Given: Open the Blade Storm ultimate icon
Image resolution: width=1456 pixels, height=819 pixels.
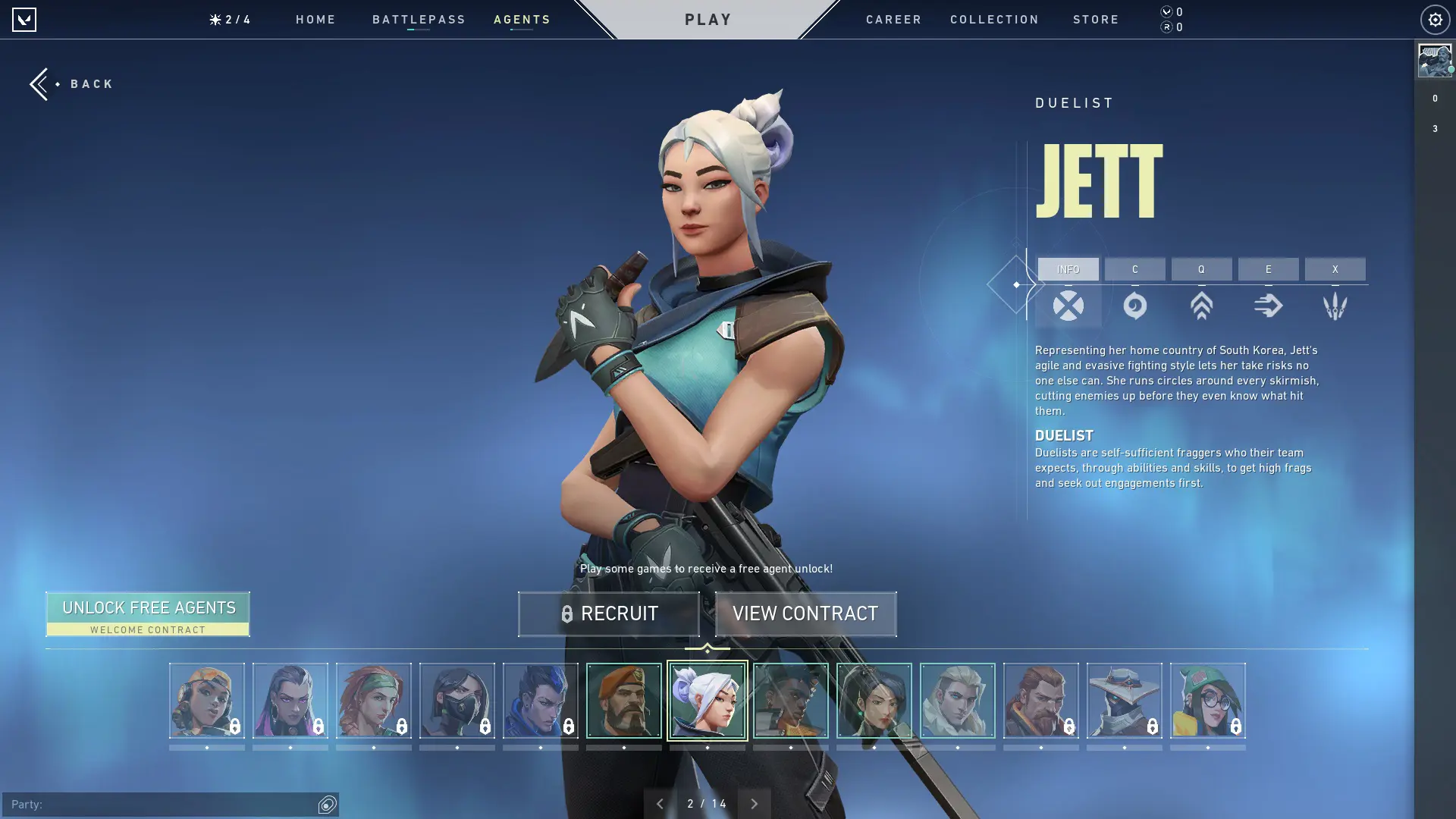Looking at the screenshot, I should coord(1335,306).
